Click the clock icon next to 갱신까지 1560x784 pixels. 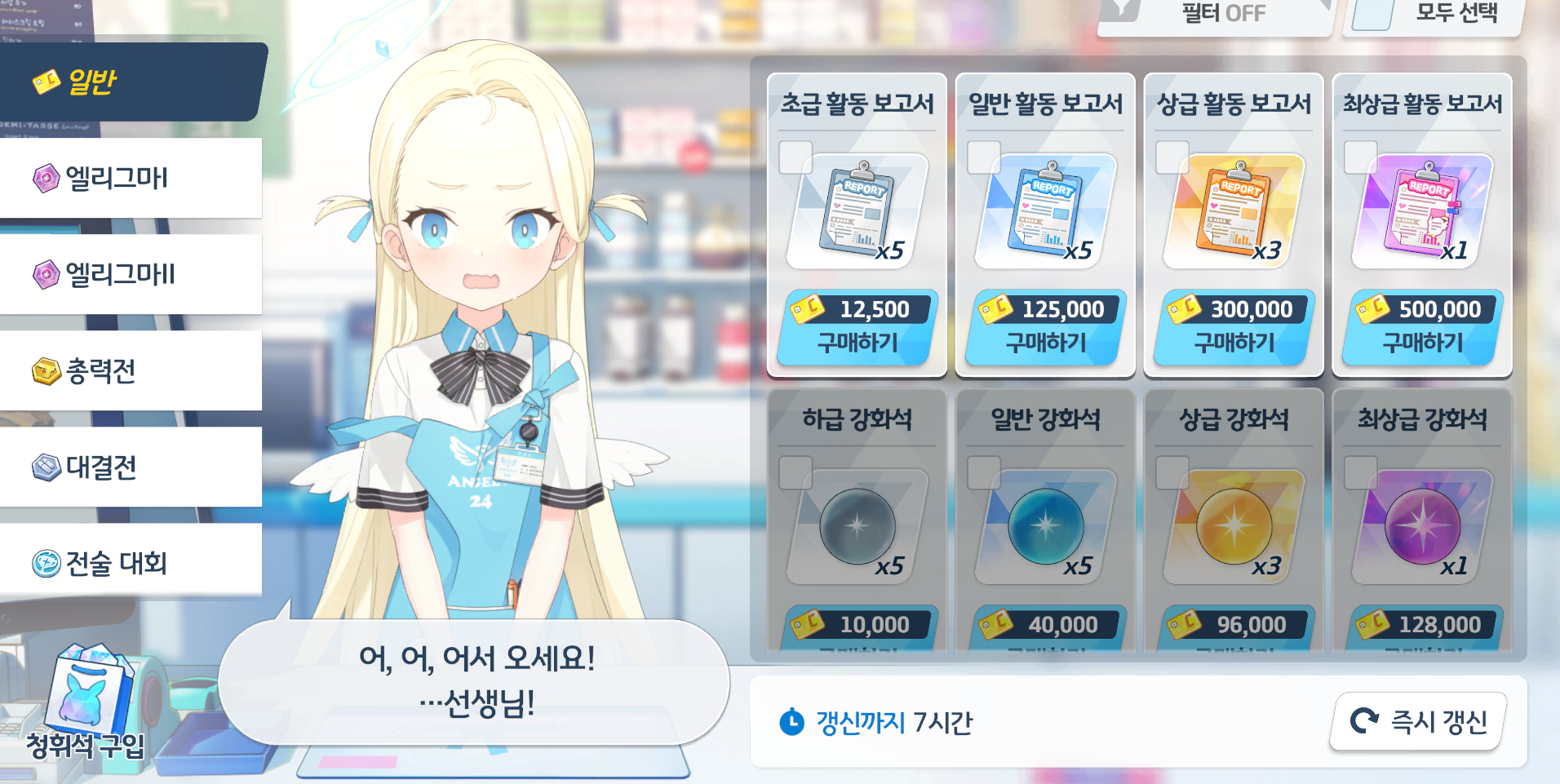pyautogui.click(x=790, y=721)
